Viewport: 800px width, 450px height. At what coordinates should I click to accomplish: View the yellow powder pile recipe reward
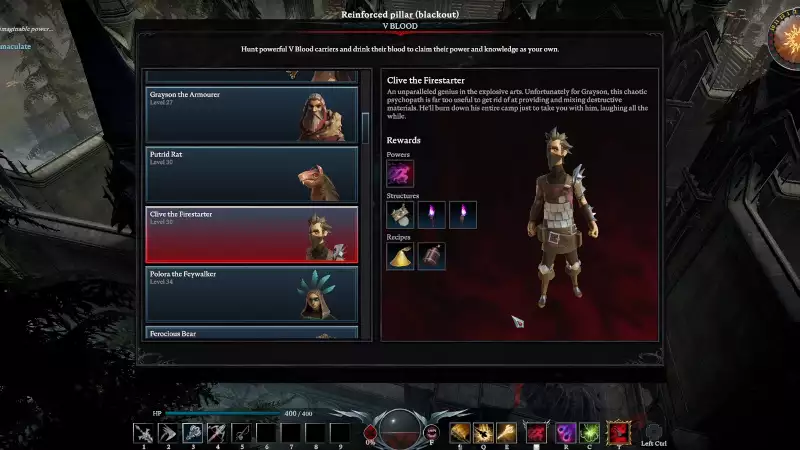coord(400,255)
